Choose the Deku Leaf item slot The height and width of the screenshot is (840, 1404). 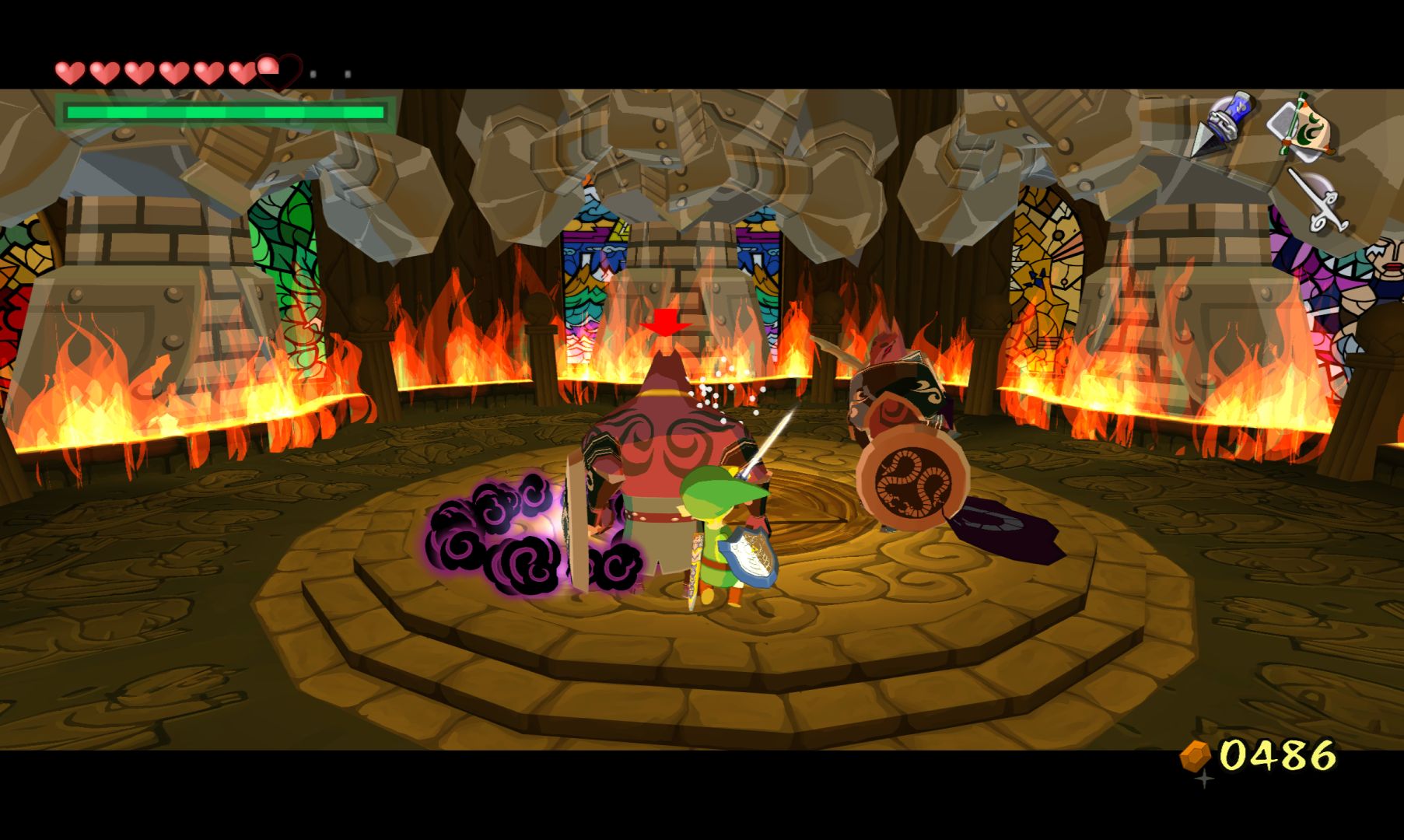click(1302, 128)
